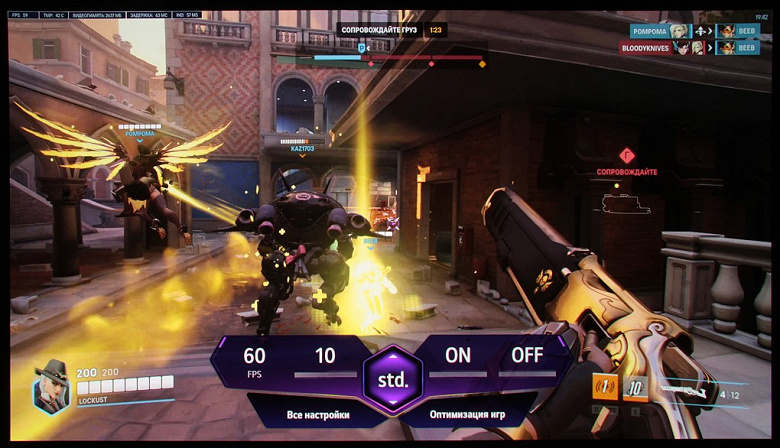
Task: Activate the ability icon showing 10 cooldown
Action: [636, 387]
